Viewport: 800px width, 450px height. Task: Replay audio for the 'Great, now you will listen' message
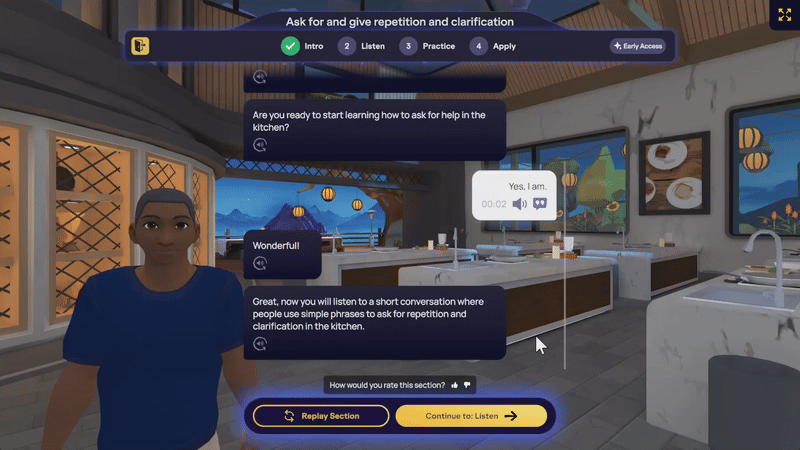(260, 344)
